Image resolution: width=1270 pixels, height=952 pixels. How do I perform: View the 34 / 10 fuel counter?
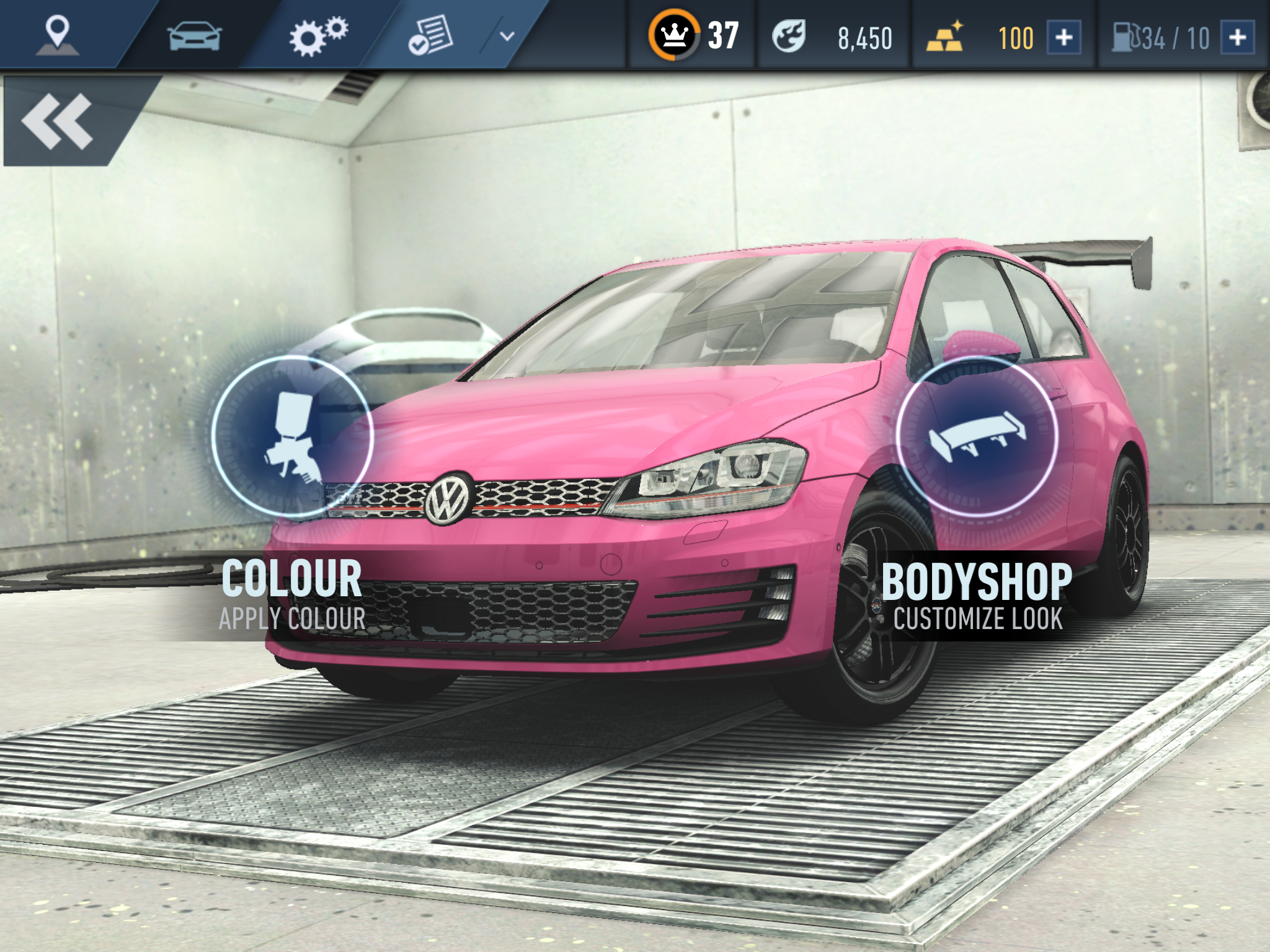pos(1175,36)
